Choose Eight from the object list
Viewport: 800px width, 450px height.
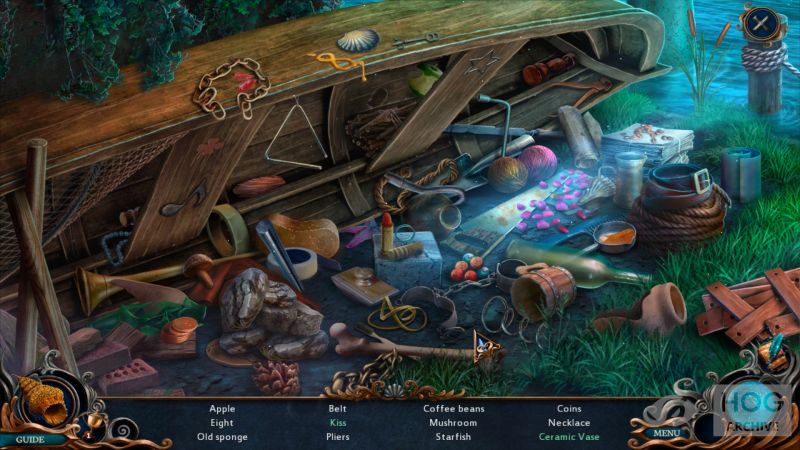pos(222,422)
